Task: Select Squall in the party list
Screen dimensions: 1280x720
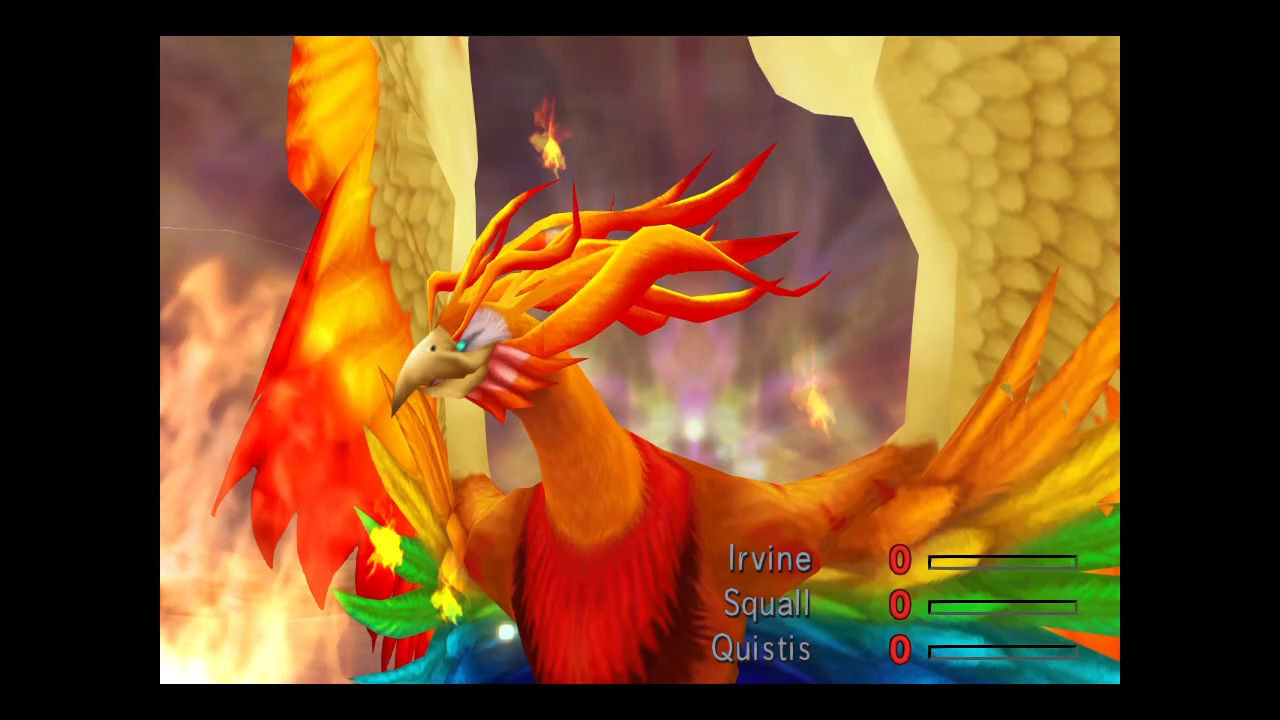Action: coord(766,605)
